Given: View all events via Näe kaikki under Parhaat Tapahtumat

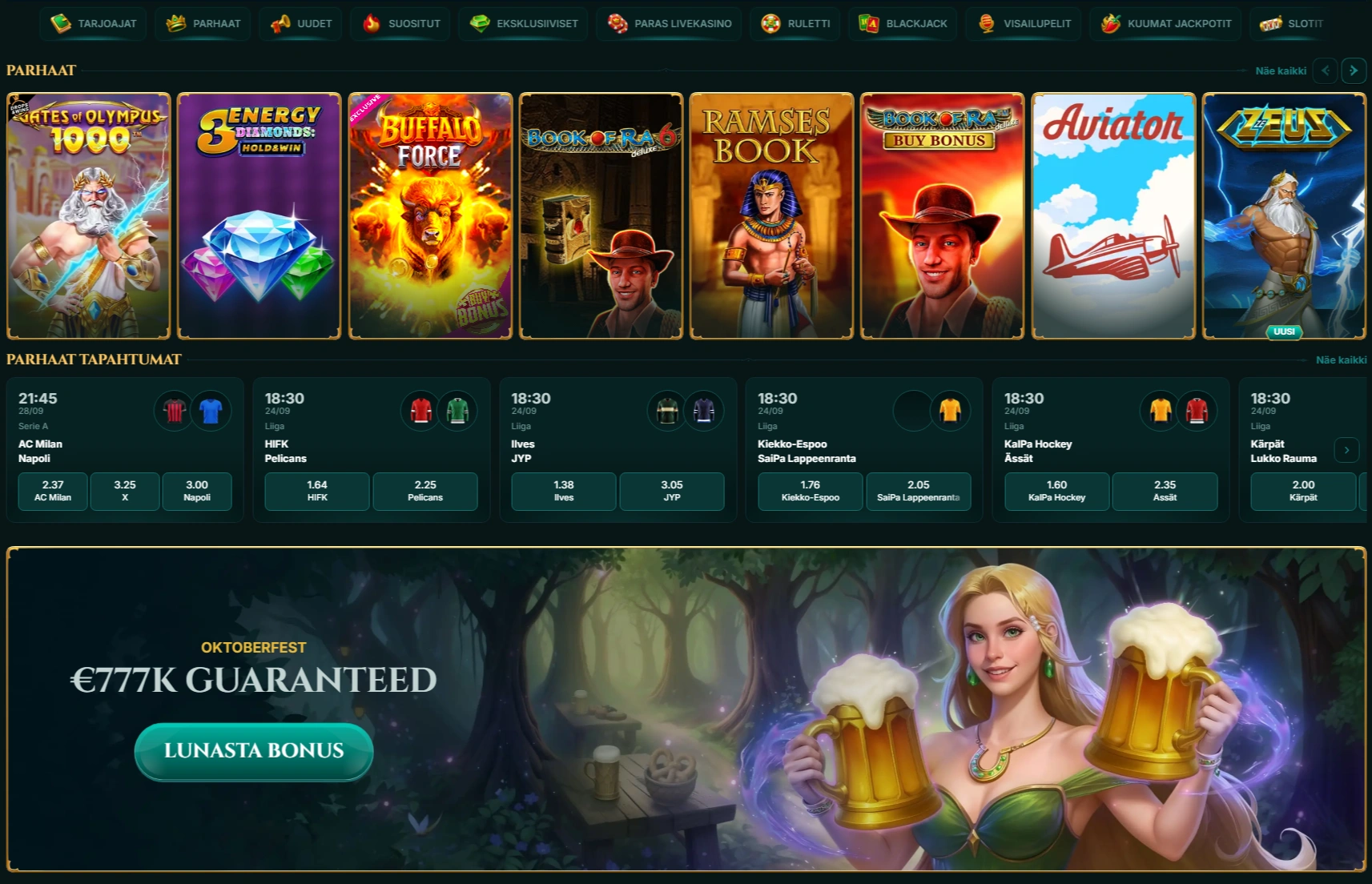Looking at the screenshot, I should pyautogui.click(x=1341, y=360).
